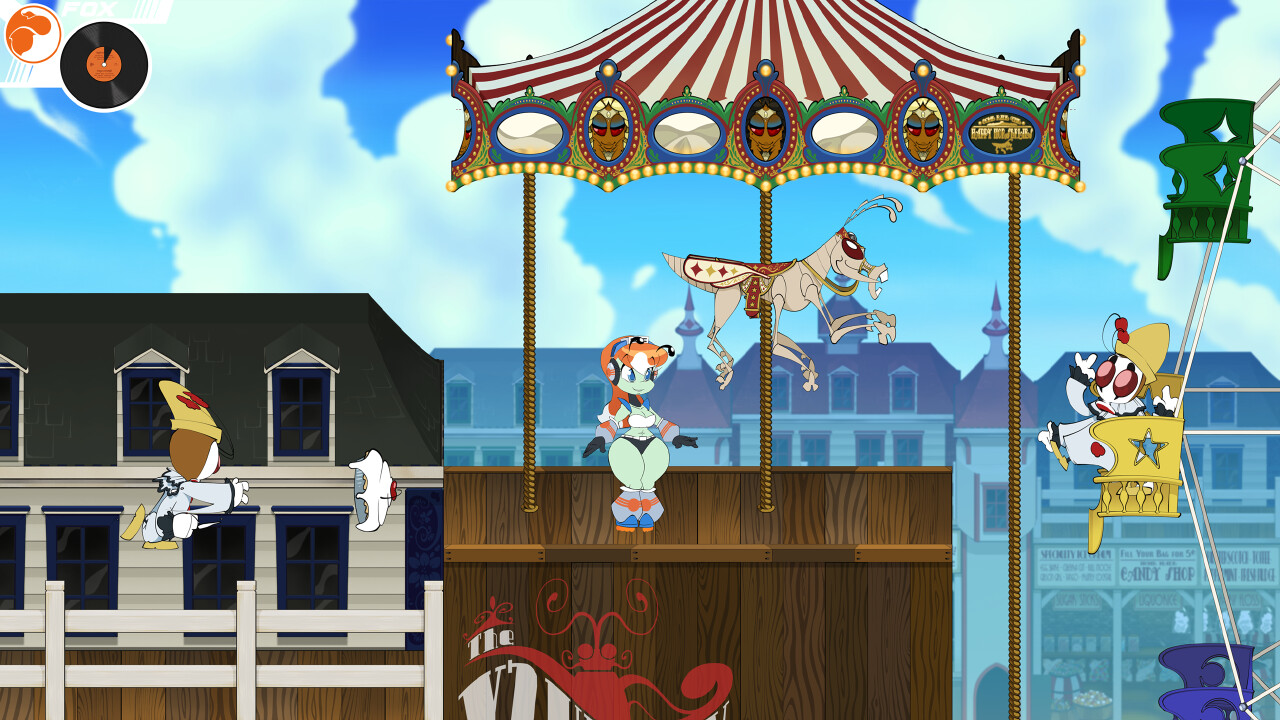1280x720 pixels.
Task: Click the Liquorice sign in the background
Action: coord(1156,598)
